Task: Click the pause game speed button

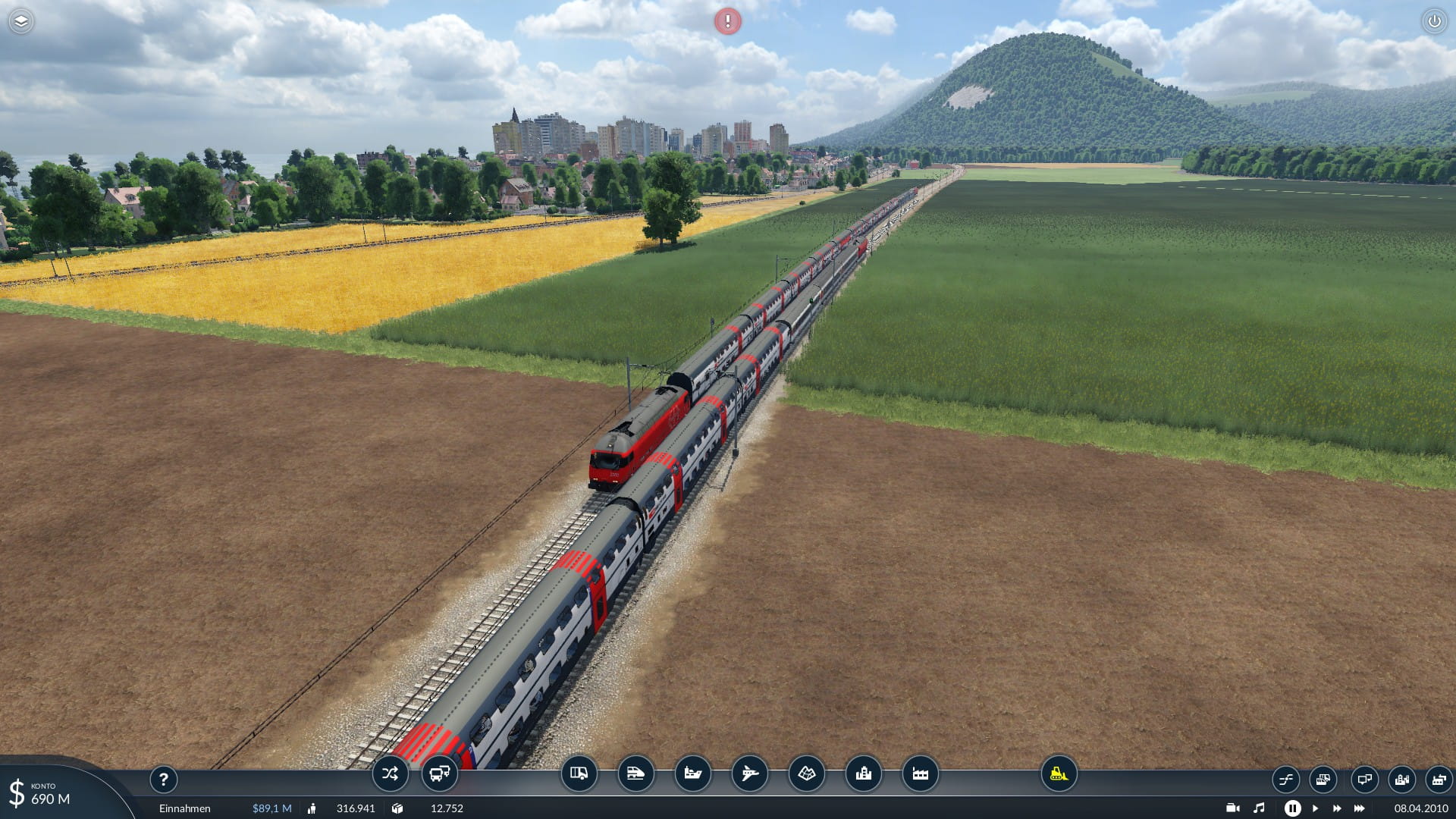Action: coord(1292,808)
